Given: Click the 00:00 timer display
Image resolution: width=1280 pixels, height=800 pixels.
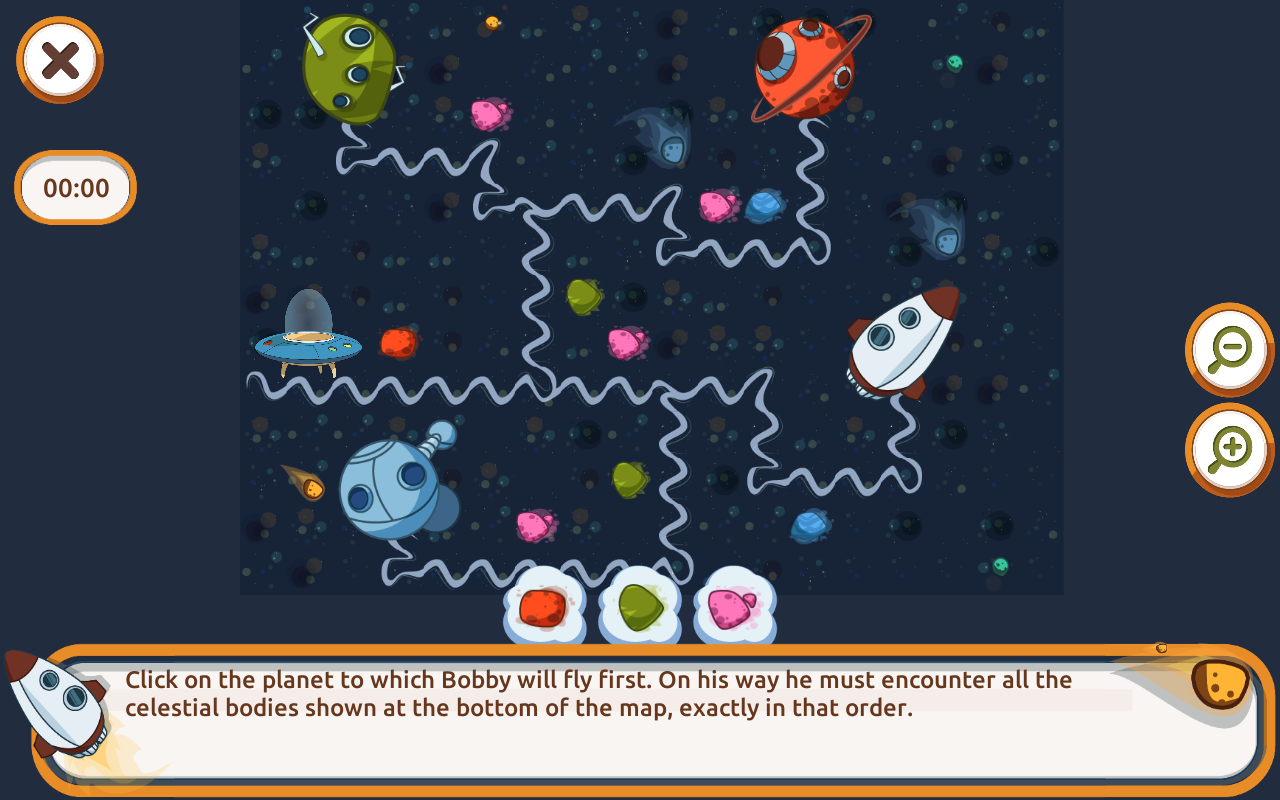Looking at the screenshot, I should pos(75,188).
